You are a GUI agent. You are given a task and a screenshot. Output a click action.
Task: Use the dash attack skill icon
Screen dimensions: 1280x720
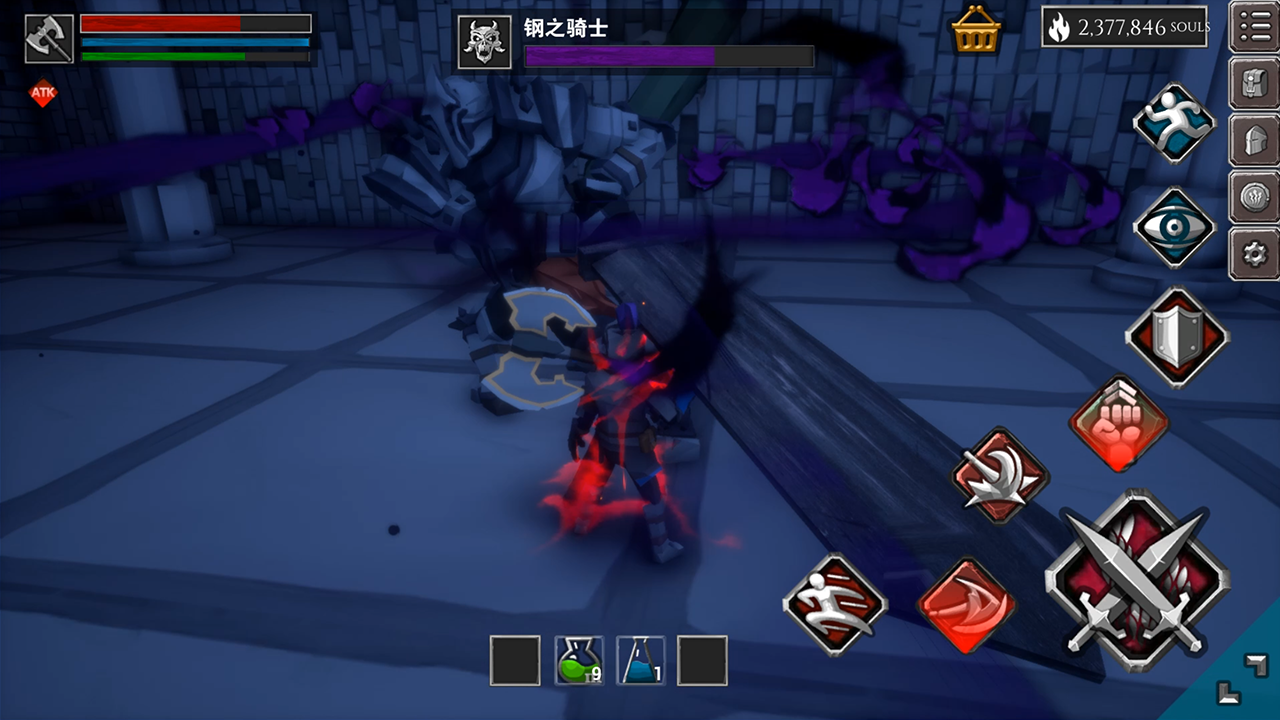(x=835, y=605)
